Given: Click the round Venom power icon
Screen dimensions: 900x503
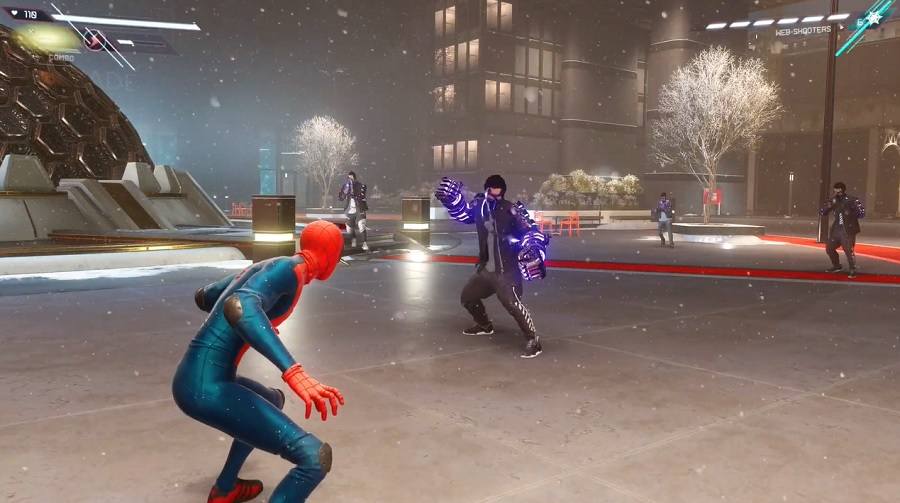Looking at the screenshot, I should pos(96,40).
